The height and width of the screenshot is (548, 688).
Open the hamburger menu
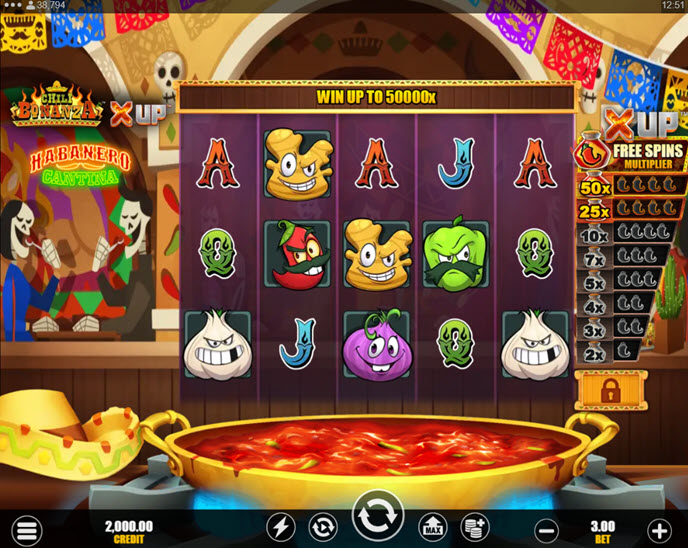coord(27,530)
